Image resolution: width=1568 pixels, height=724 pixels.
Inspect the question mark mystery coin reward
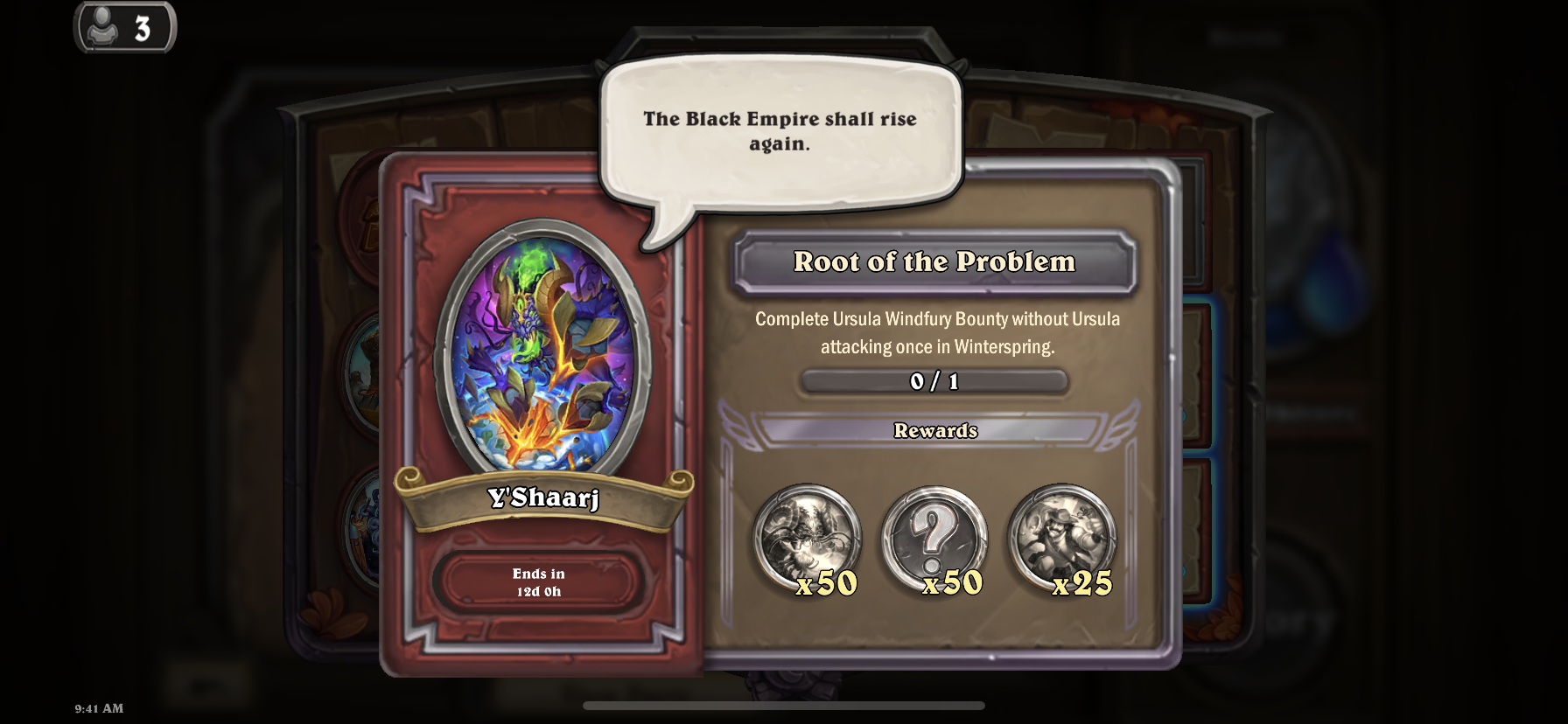tap(934, 538)
